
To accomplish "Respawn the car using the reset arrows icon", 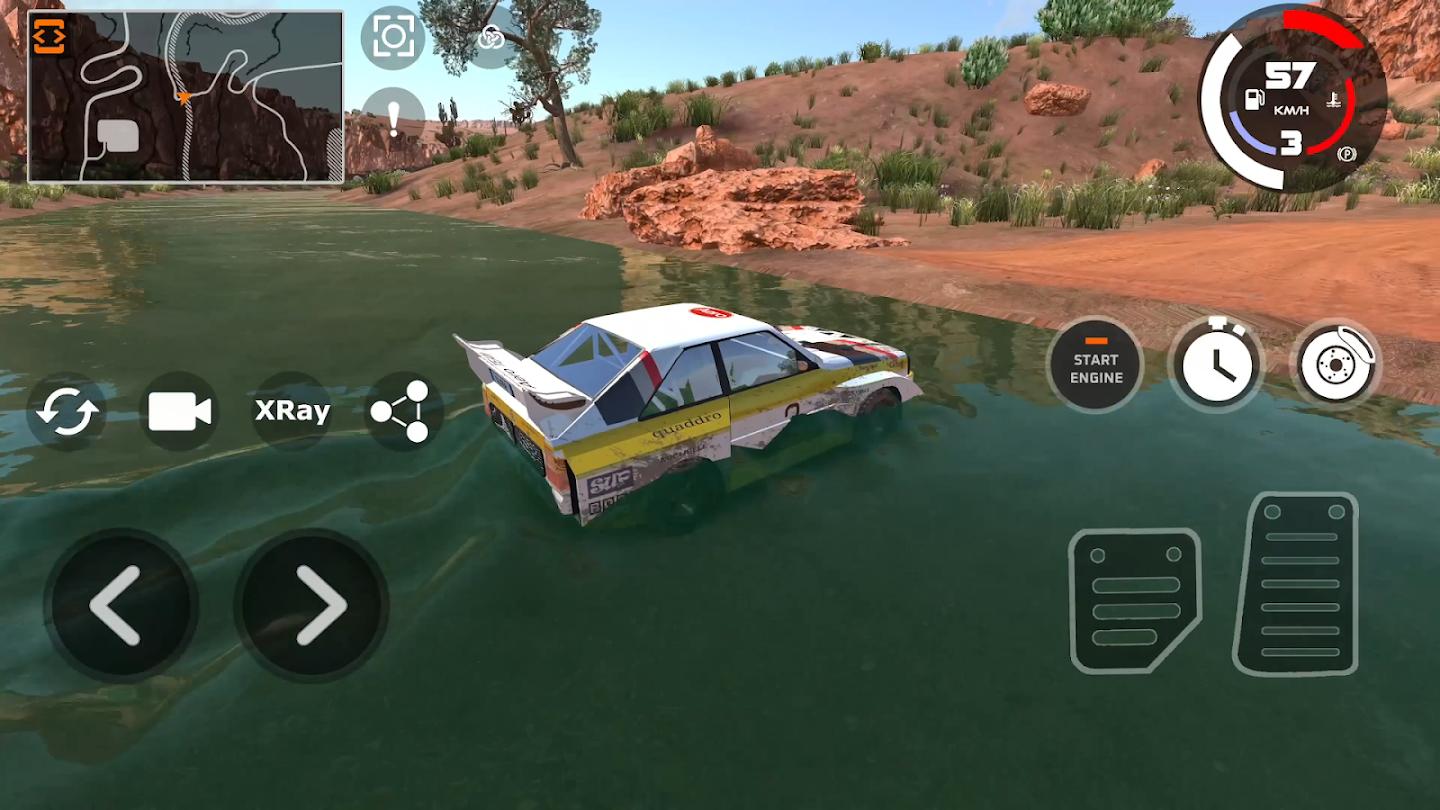I will pyautogui.click(x=65, y=410).
